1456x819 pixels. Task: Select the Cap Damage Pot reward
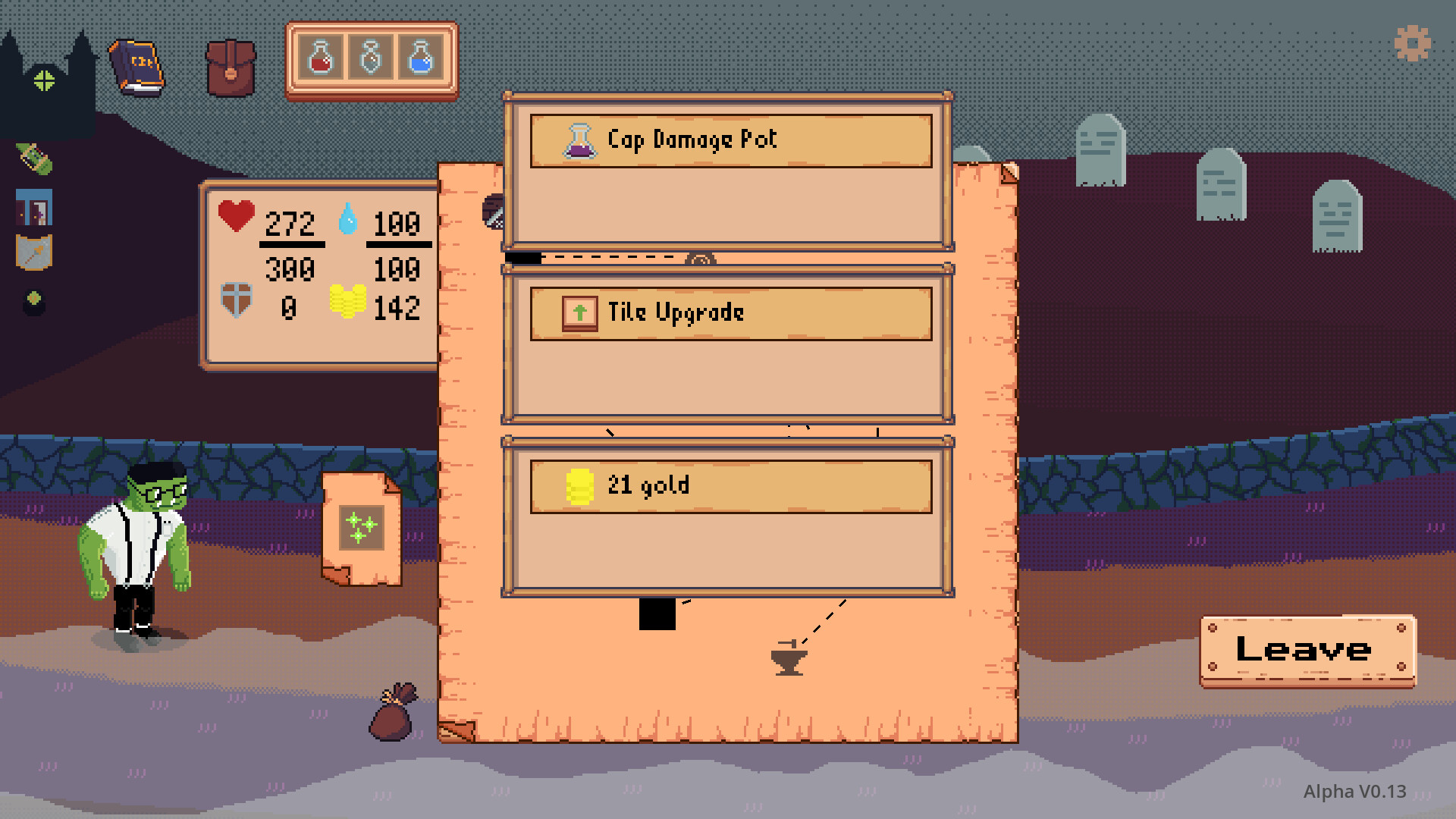(x=730, y=140)
